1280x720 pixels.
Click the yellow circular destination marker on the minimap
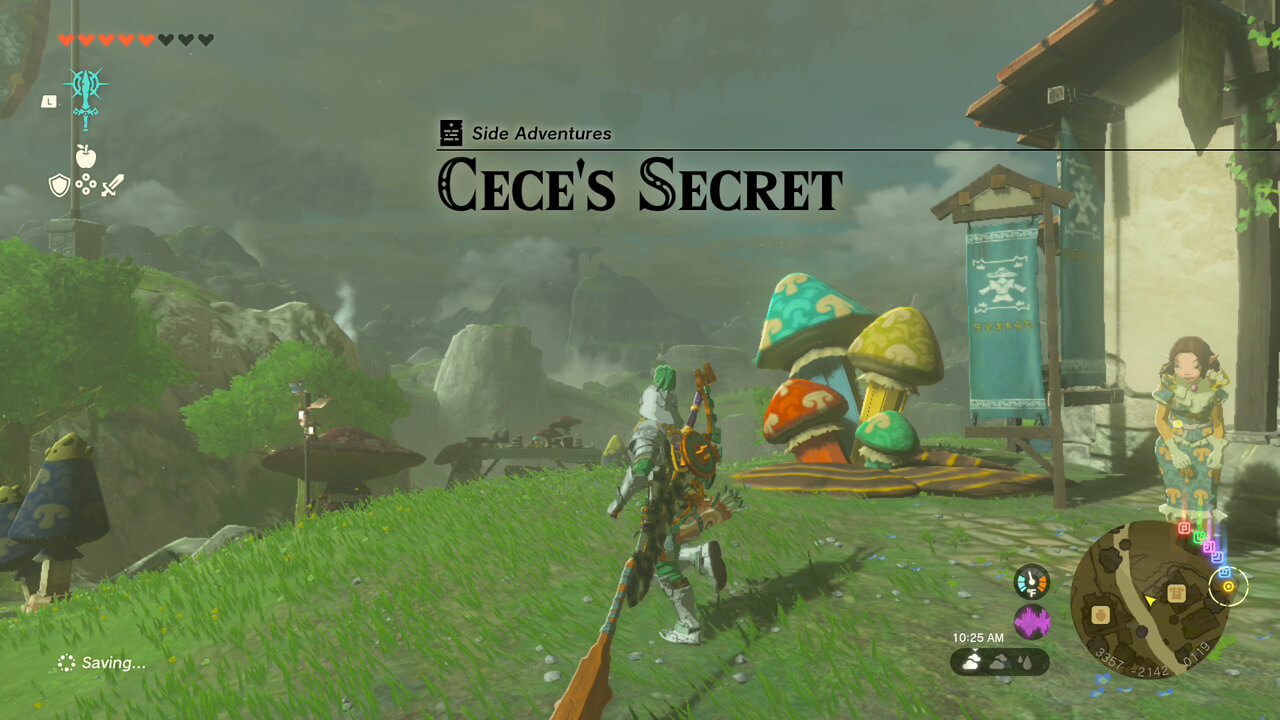(1227, 587)
